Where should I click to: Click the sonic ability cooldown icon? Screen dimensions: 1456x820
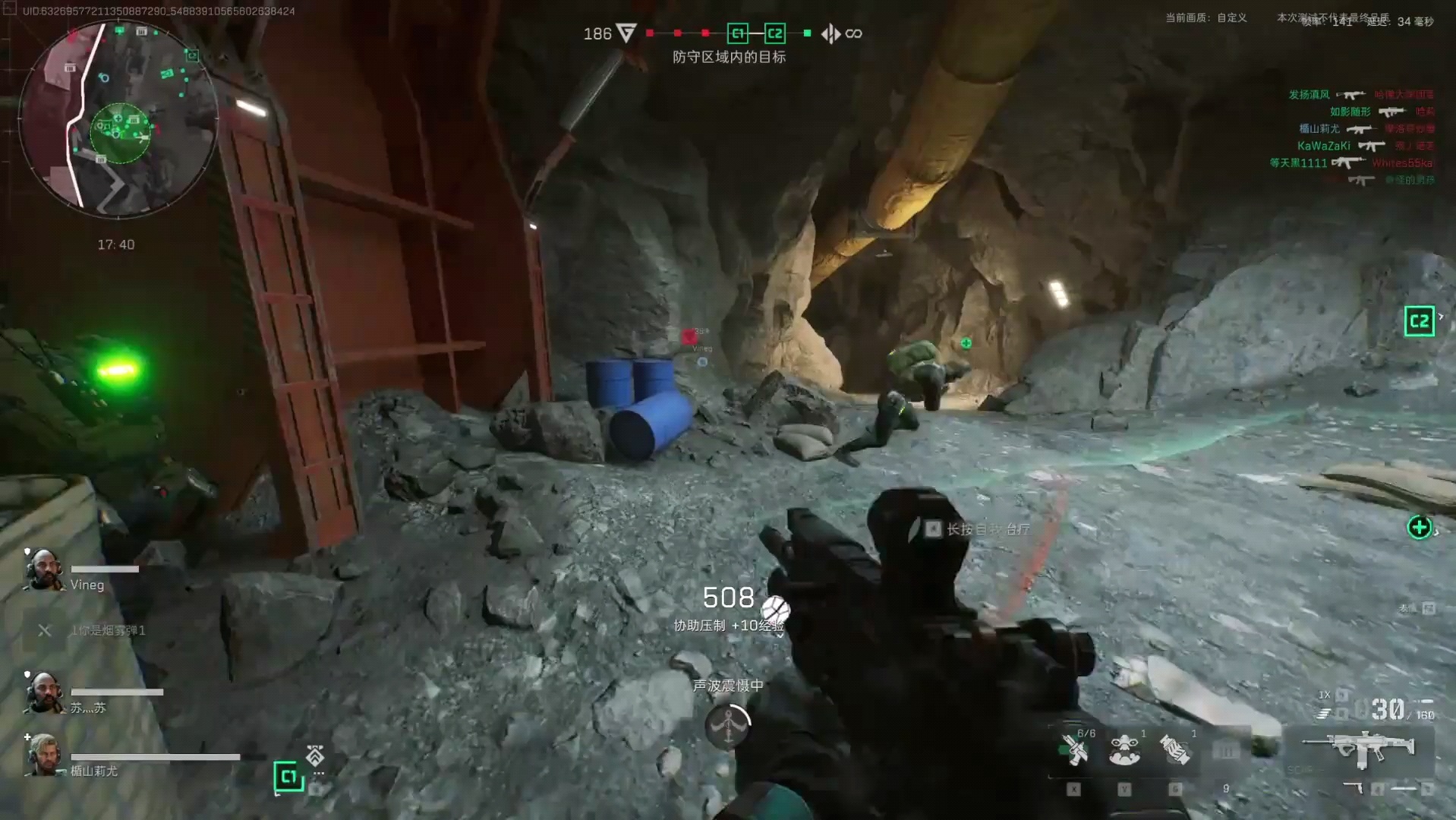727,726
